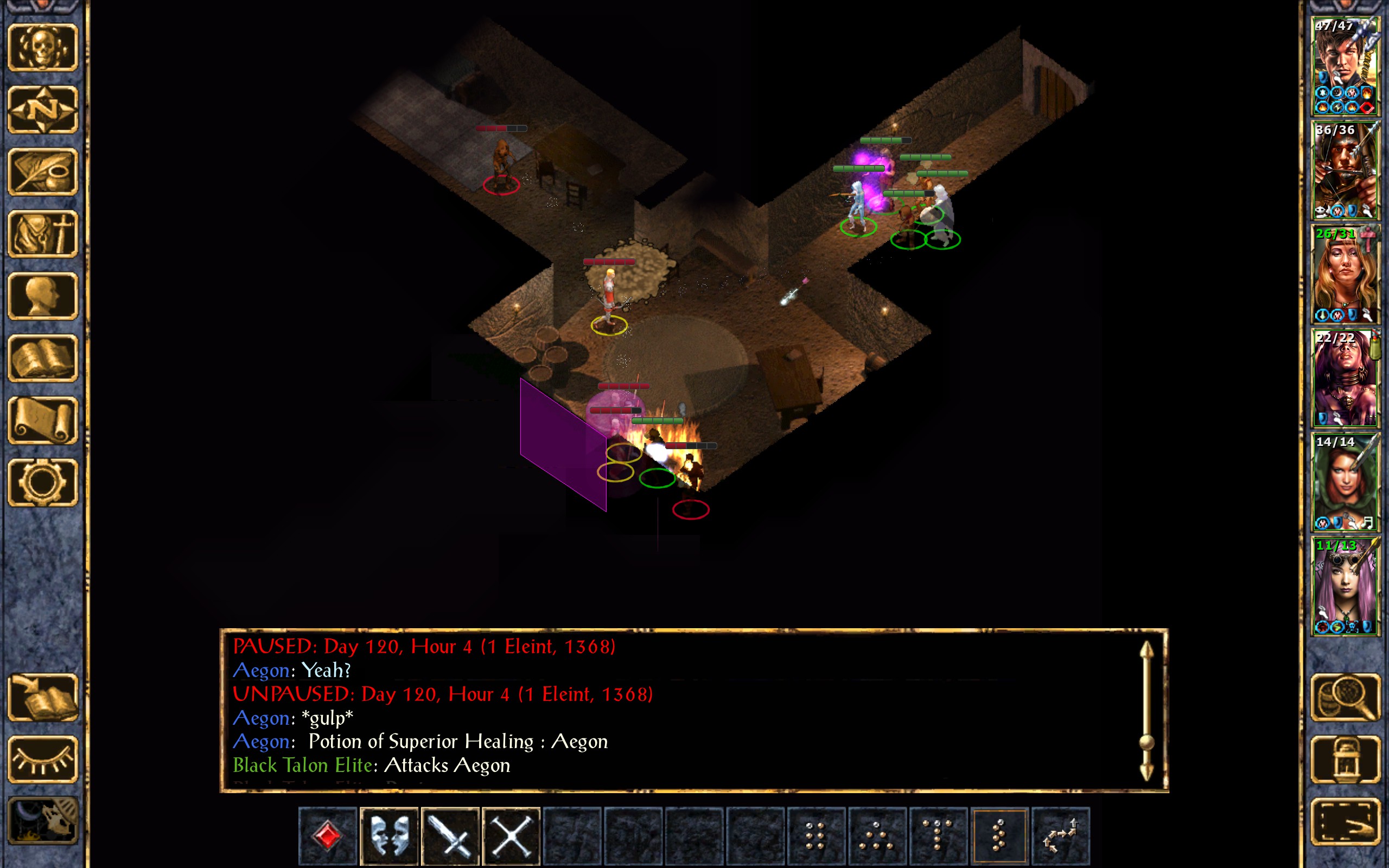Toggle party AI with the lantern button

click(x=1345, y=759)
